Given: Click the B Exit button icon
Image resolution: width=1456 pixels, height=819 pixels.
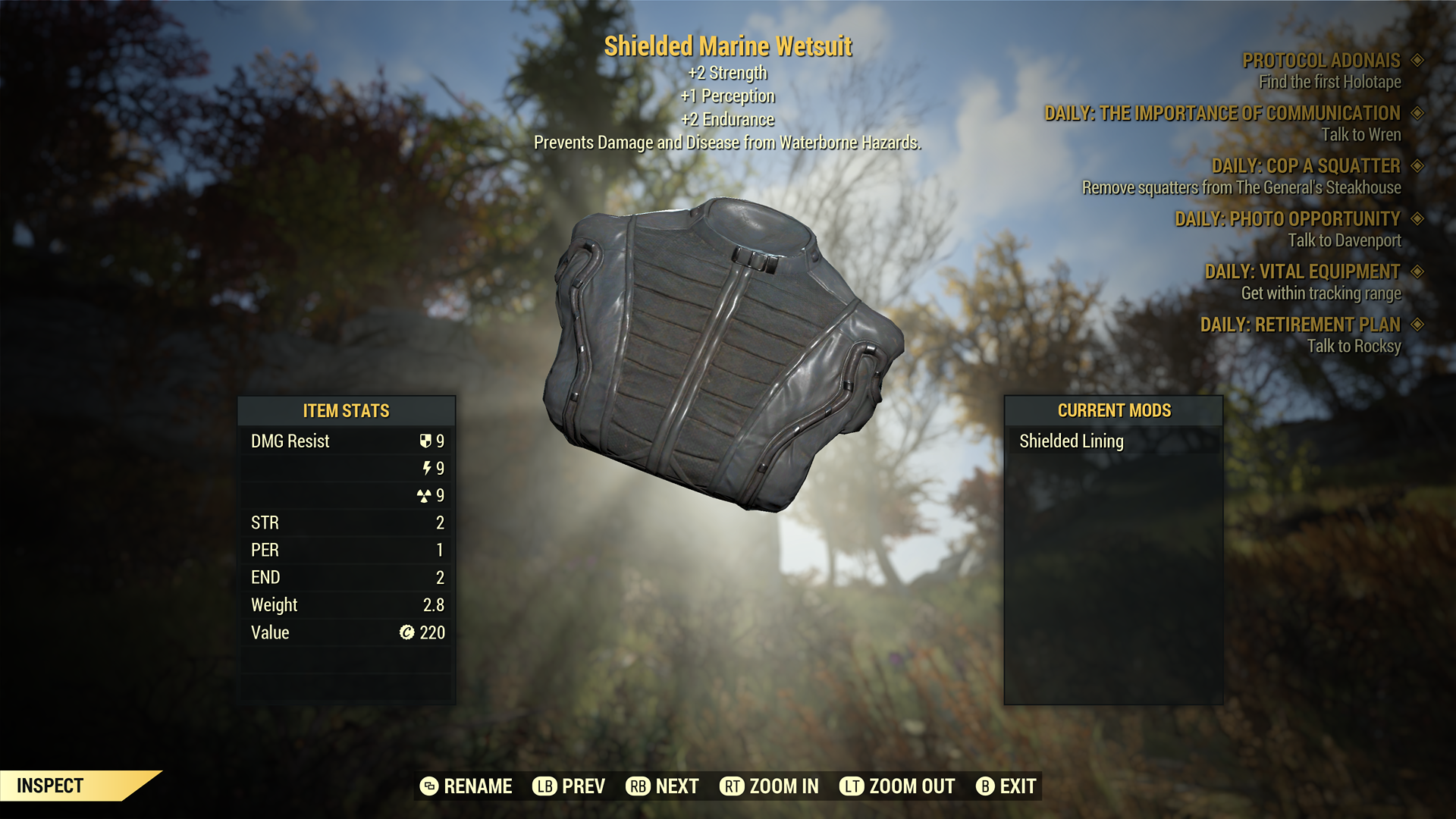Looking at the screenshot, I should tap(986, 786).
